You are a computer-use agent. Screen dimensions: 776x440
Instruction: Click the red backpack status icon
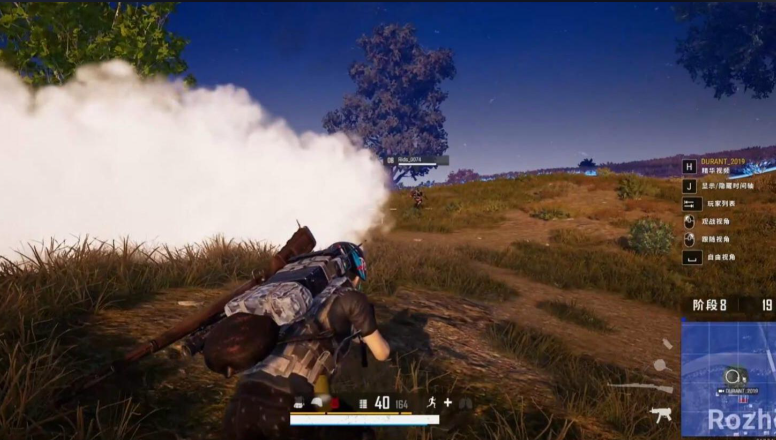point(335,403)
